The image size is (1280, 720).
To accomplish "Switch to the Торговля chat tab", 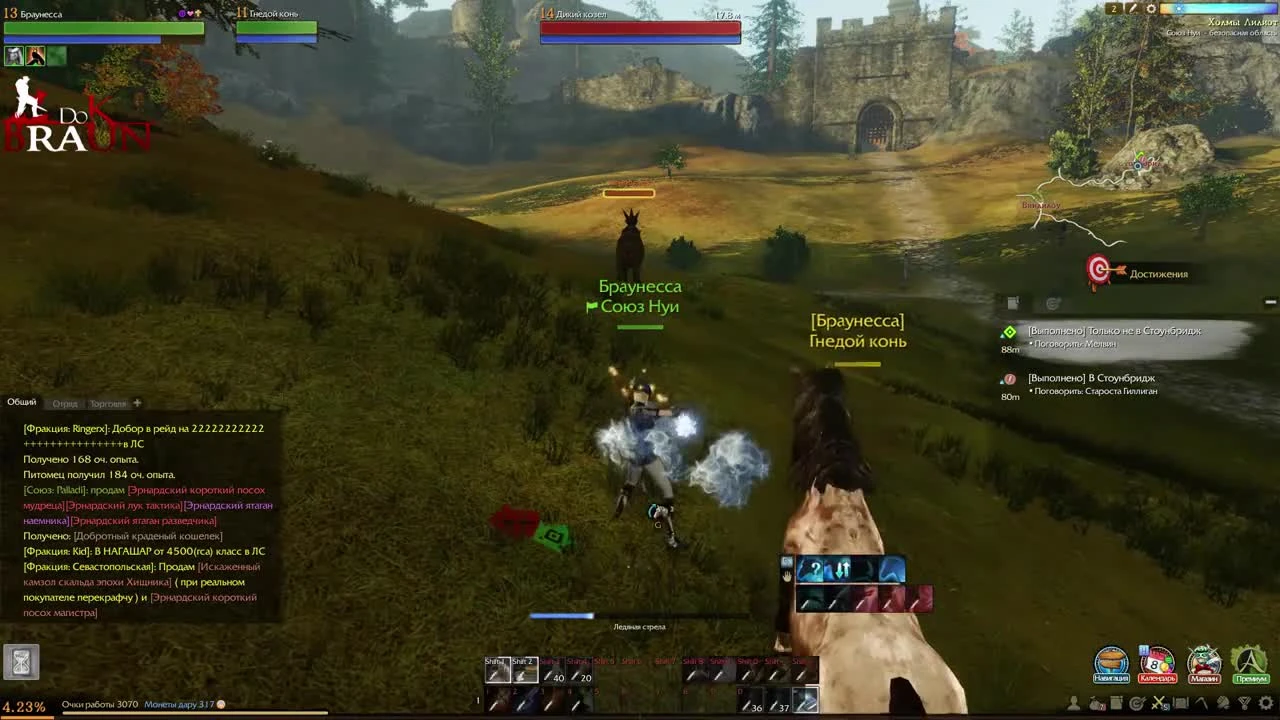I will coord(108,402).
